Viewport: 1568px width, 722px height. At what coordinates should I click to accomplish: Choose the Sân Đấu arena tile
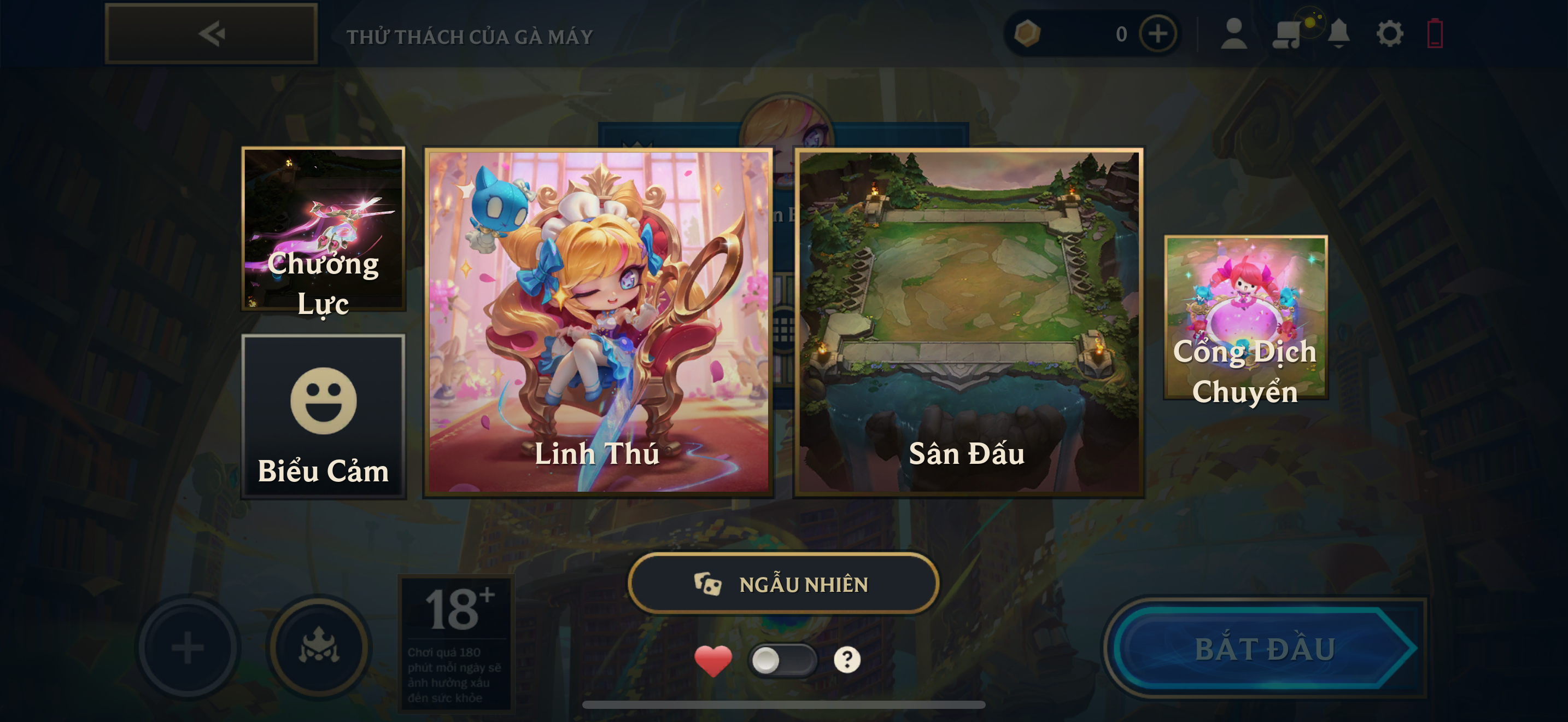(968, 322)
